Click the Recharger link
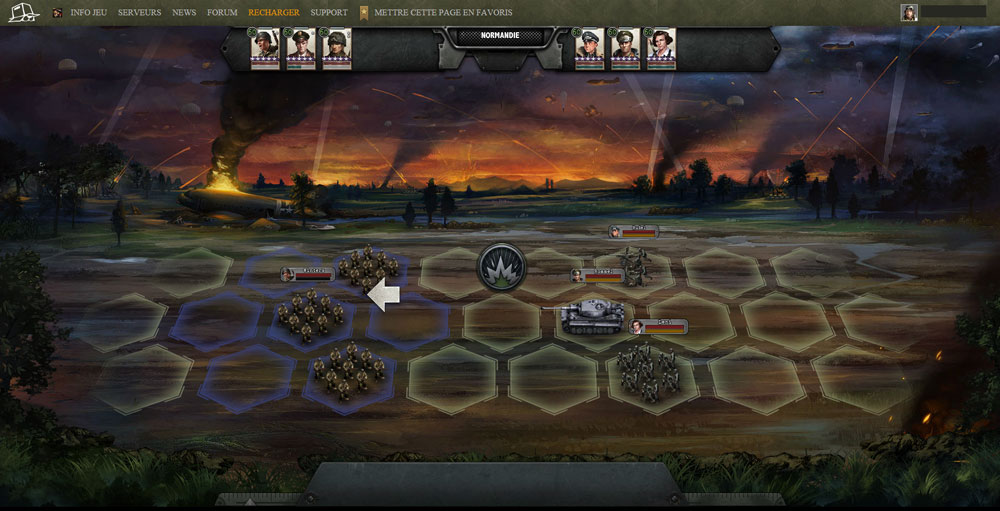The height and width of the screenshot is (511, 1000). click(273, 13)
